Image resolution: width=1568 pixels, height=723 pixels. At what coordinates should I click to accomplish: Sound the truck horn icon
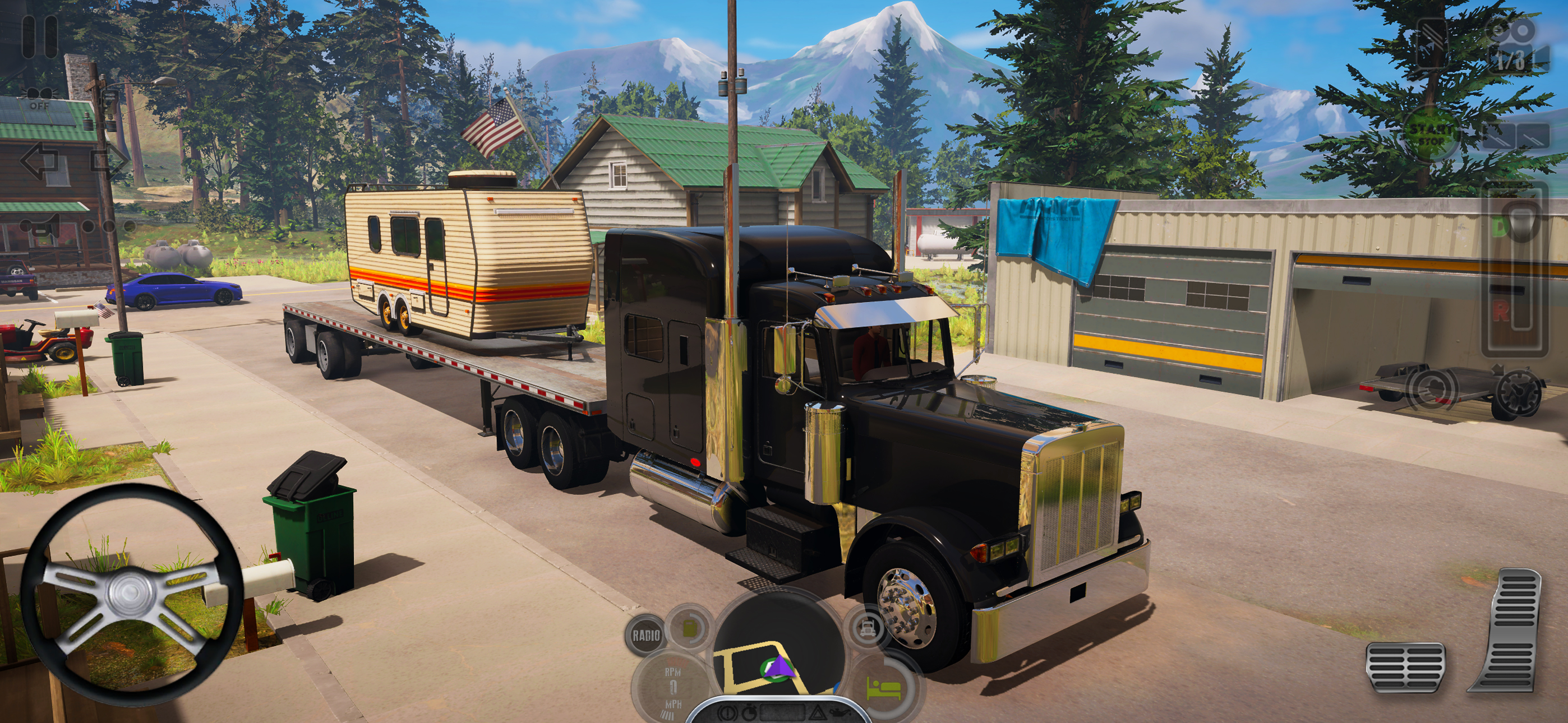tap(40, 226)
